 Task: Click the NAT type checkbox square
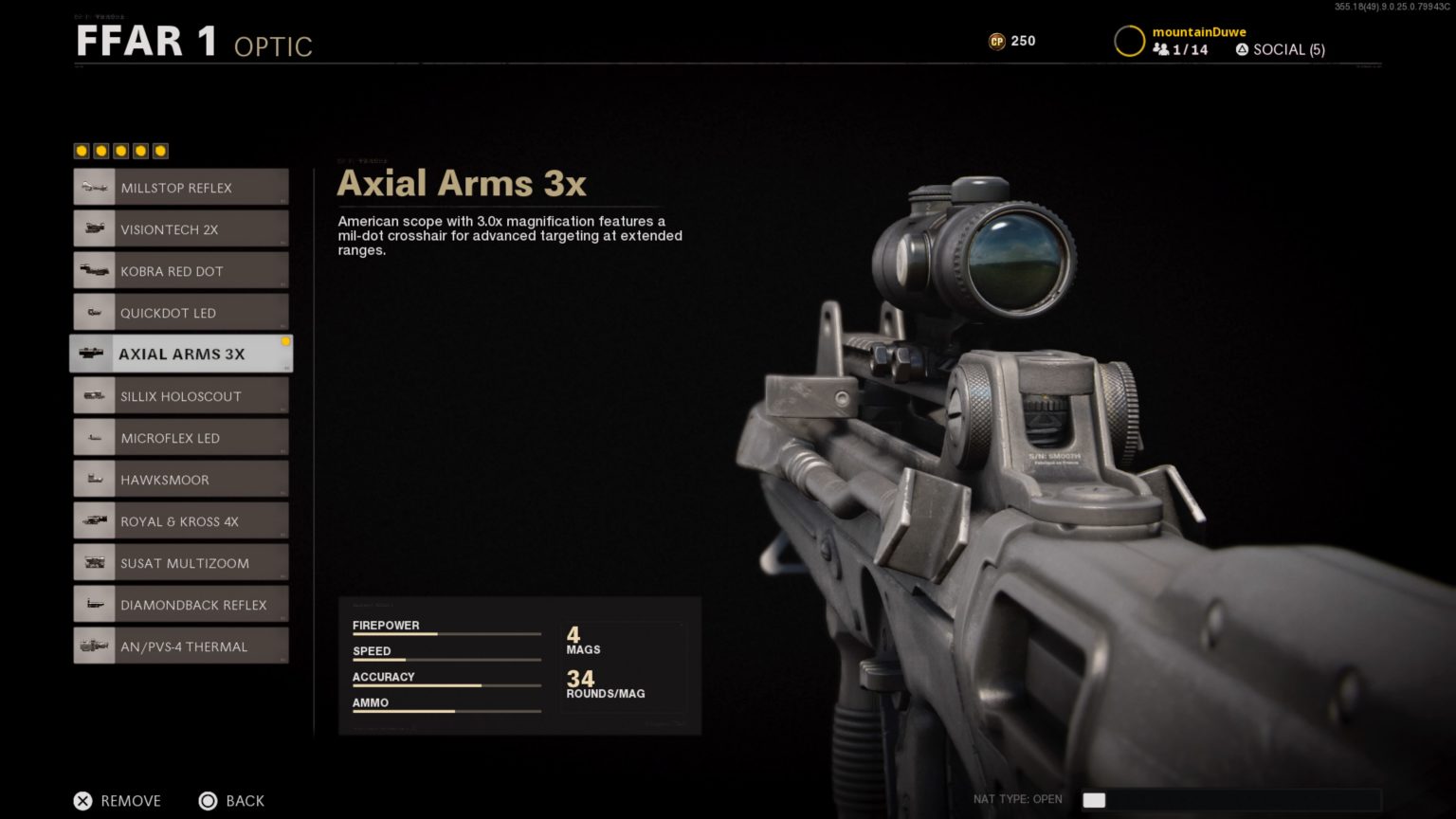1094,799
